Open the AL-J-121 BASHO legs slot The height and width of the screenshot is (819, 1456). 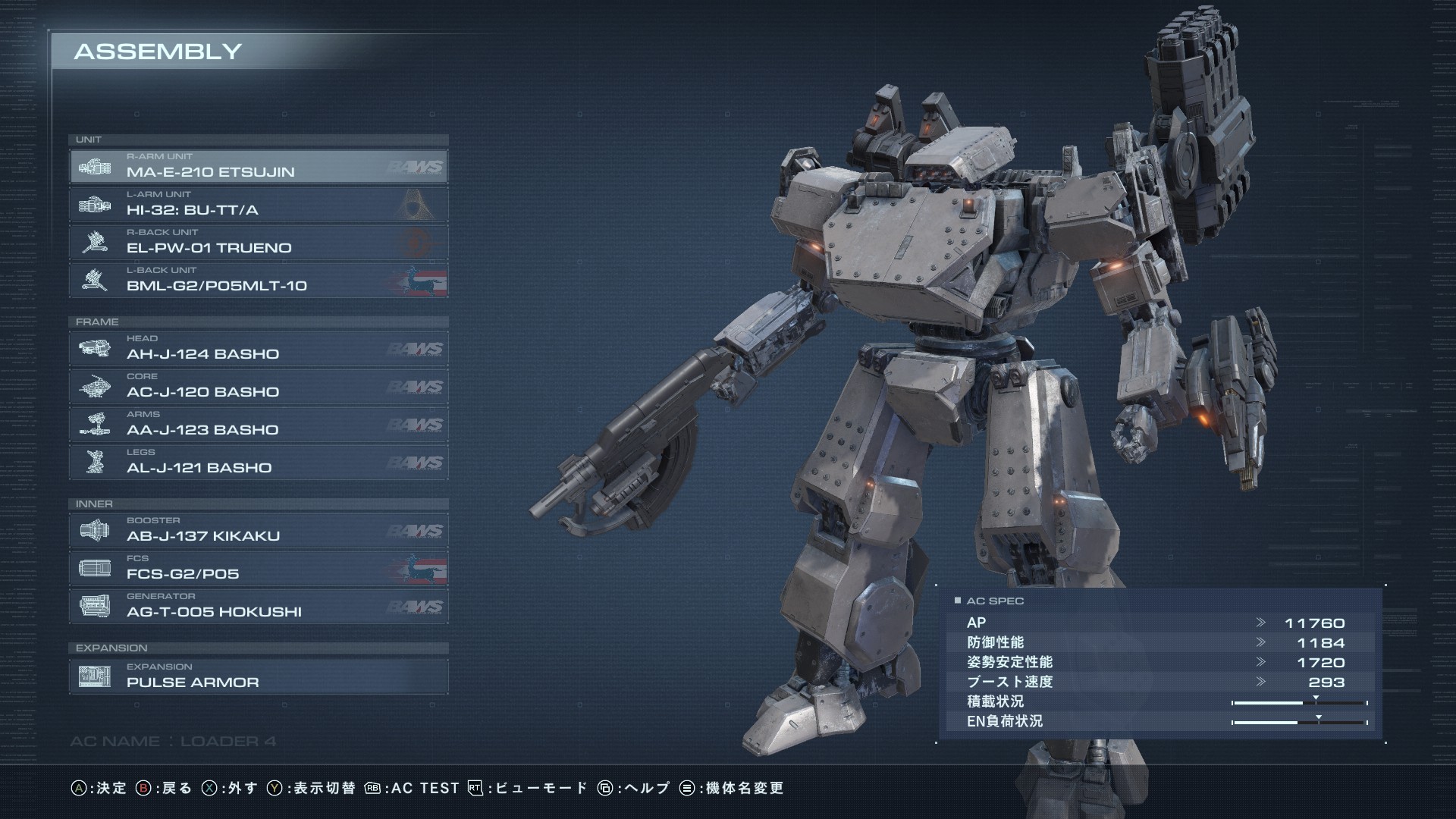(x=258, y=463)
